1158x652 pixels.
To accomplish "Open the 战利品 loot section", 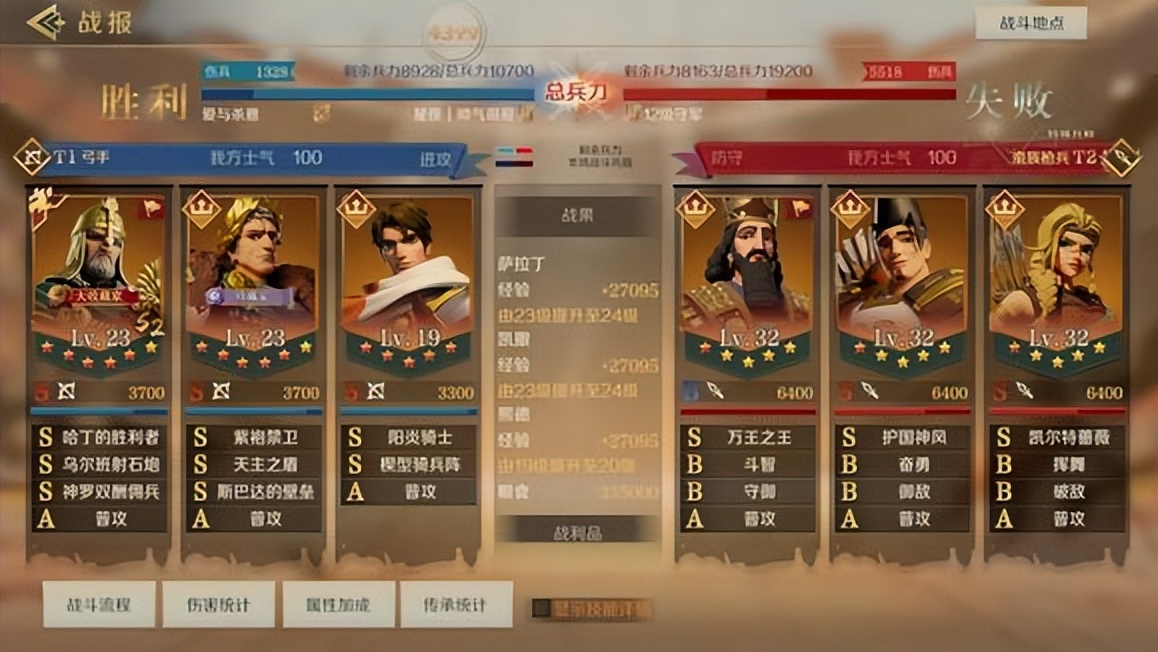I will pos(577,532).
